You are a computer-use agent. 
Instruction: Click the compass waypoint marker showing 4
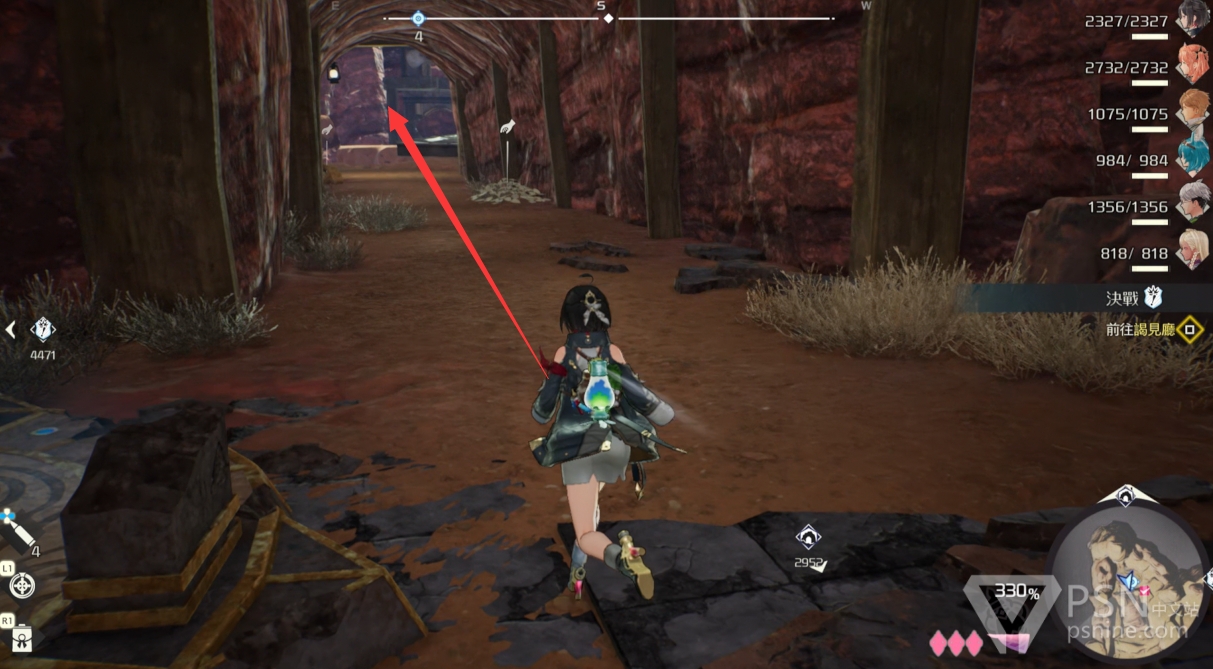pos(418,19)
